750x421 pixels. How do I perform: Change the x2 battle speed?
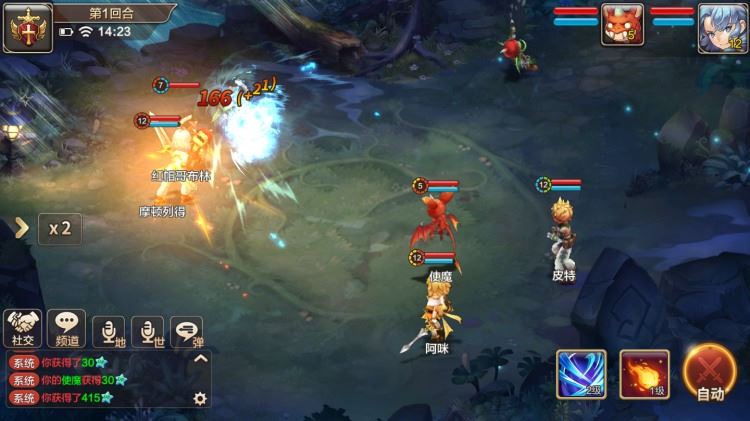click(60, 228)
